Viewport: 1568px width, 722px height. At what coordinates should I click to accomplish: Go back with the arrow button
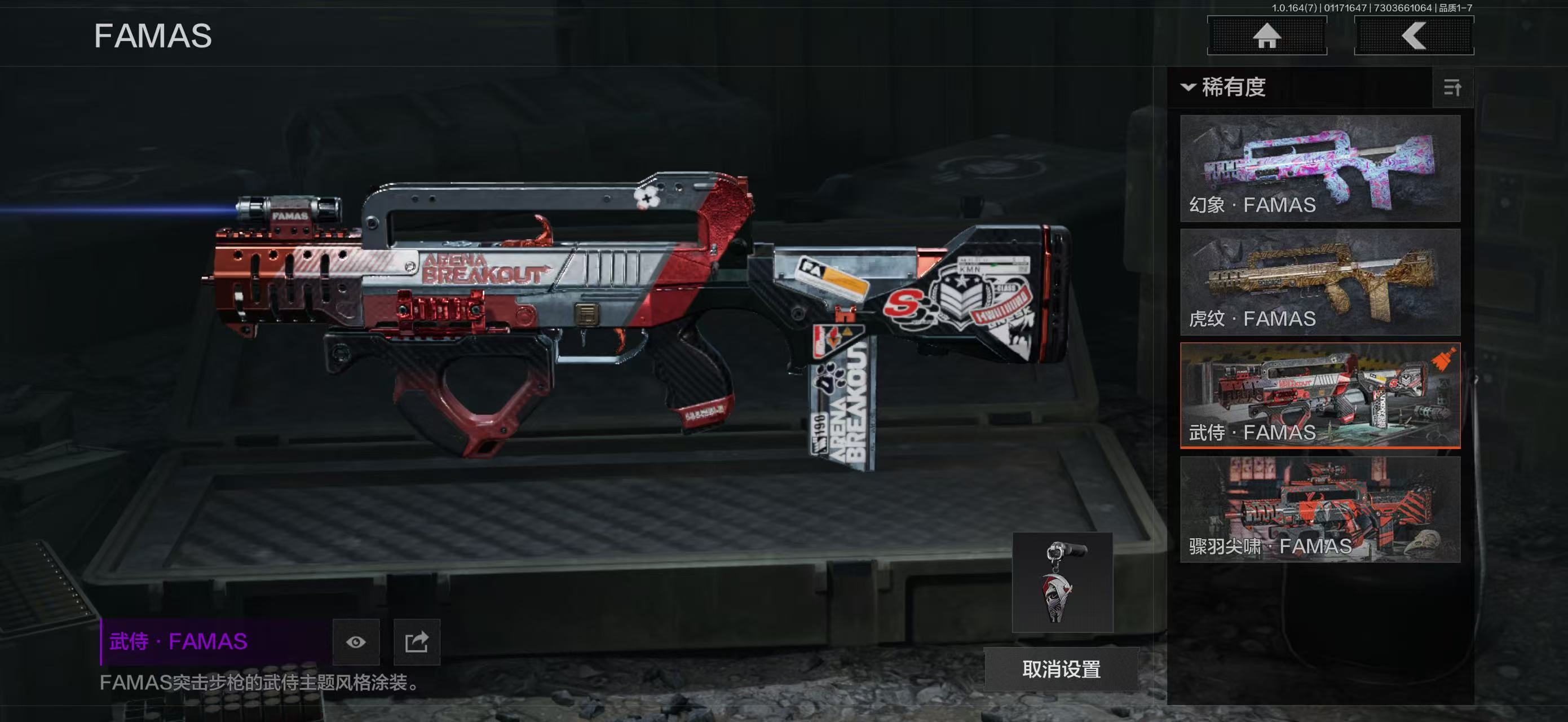point(1414,36)
